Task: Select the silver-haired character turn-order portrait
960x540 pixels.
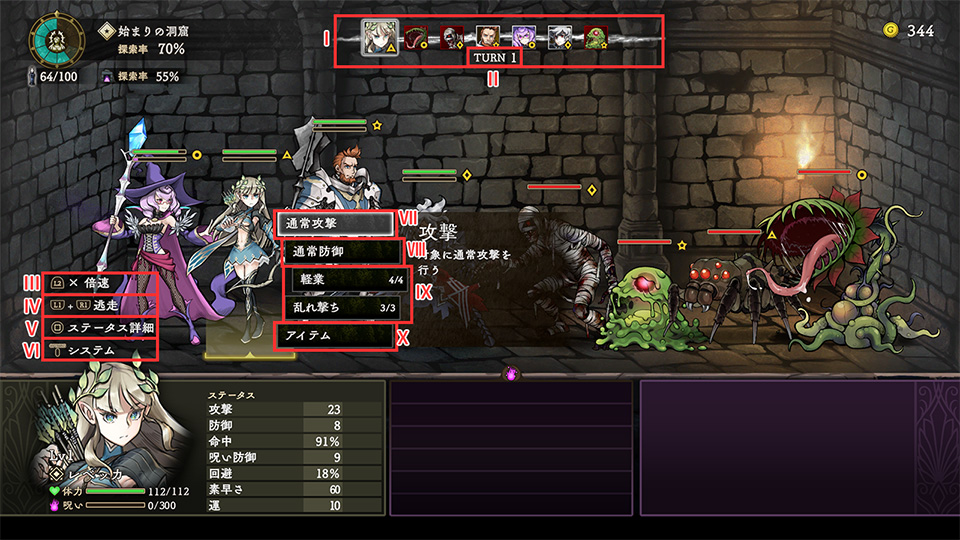Action: [x=559, y=38]
